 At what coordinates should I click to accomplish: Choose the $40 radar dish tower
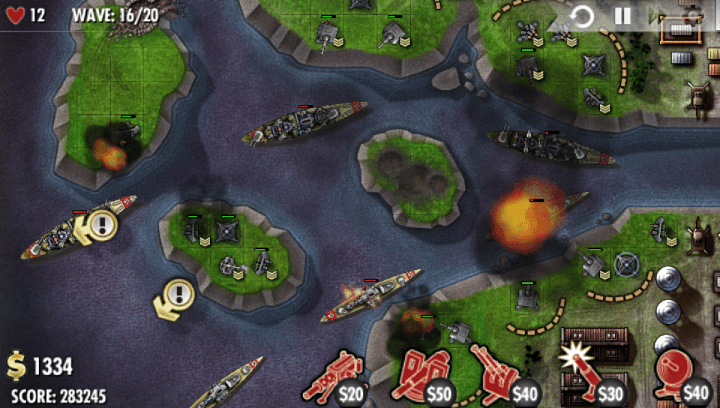point(678,376)
